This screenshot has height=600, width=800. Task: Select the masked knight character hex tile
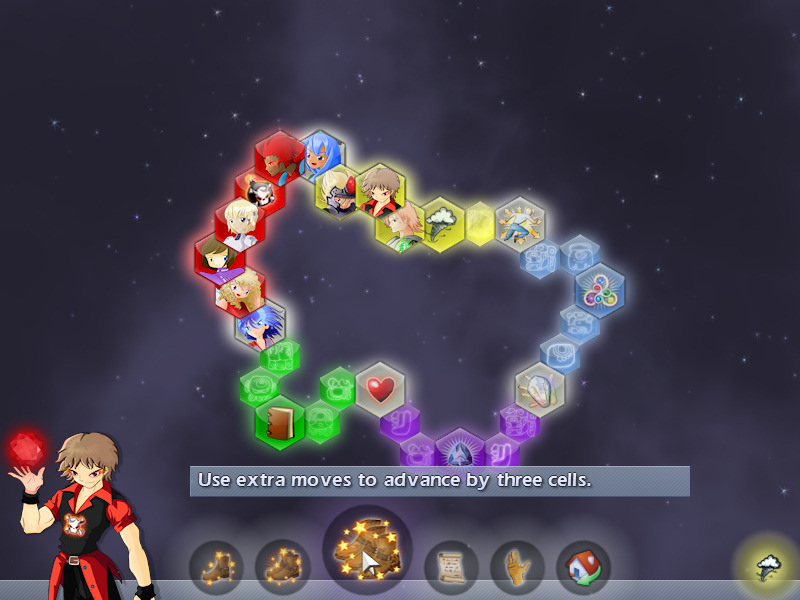coord(339,188)
